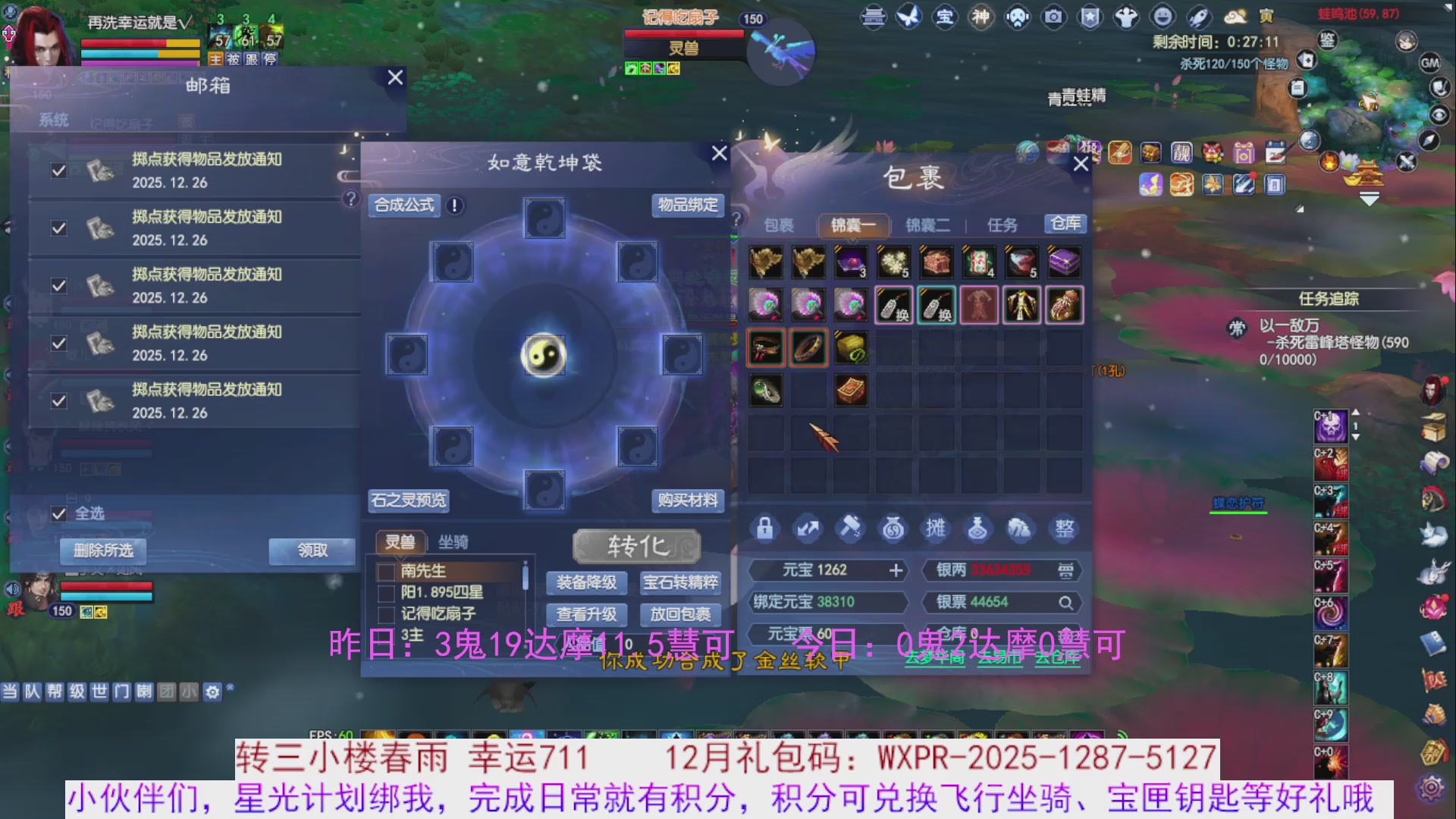
Task: Open the stall (摊) icon in the bag toolbar
Action: [936, 529]
